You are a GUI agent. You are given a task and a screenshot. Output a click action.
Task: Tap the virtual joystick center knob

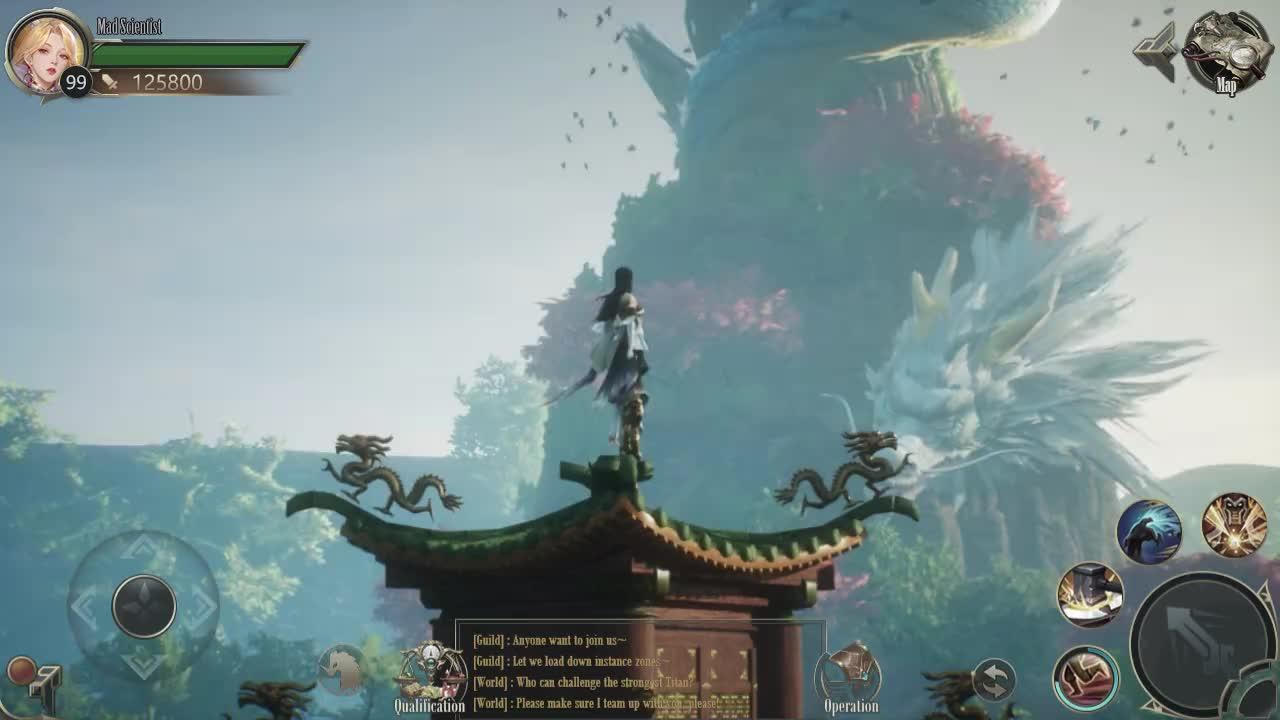144,605
